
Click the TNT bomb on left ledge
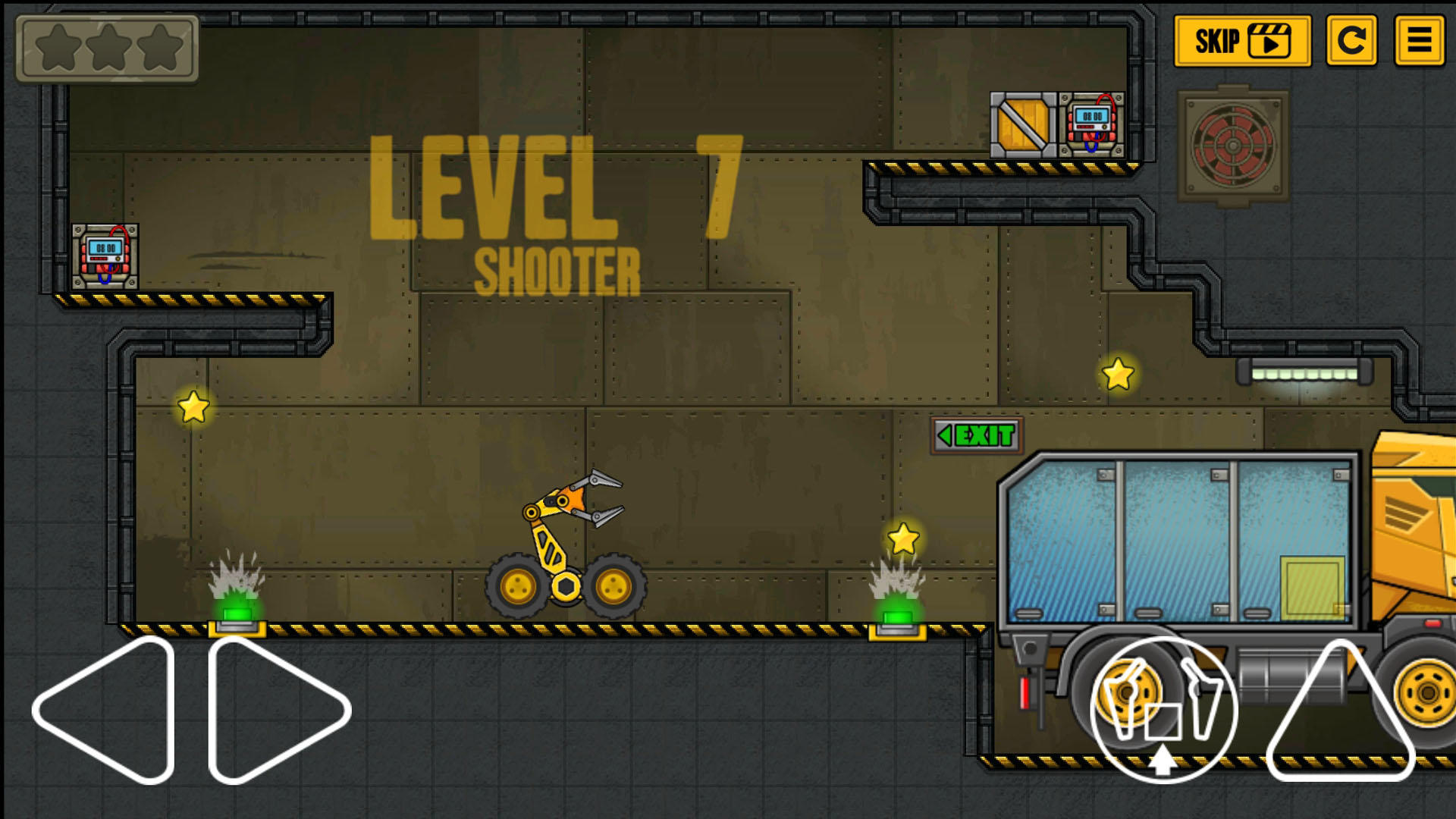pyautogui.click(x=104, y=258)
